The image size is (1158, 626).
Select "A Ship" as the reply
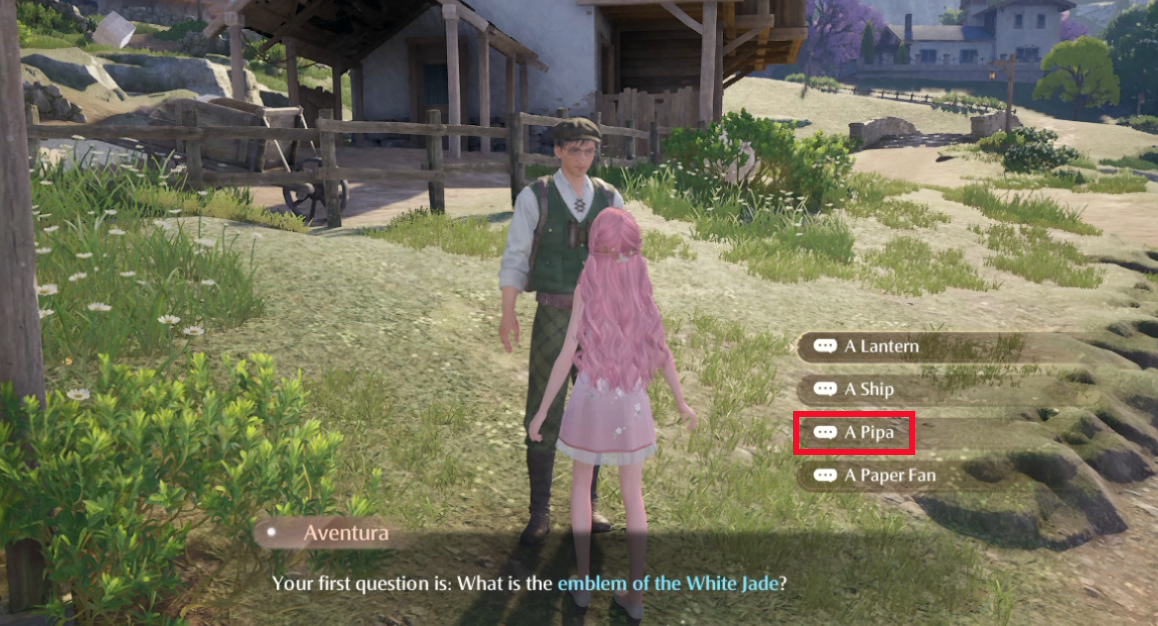pos(868,389)
